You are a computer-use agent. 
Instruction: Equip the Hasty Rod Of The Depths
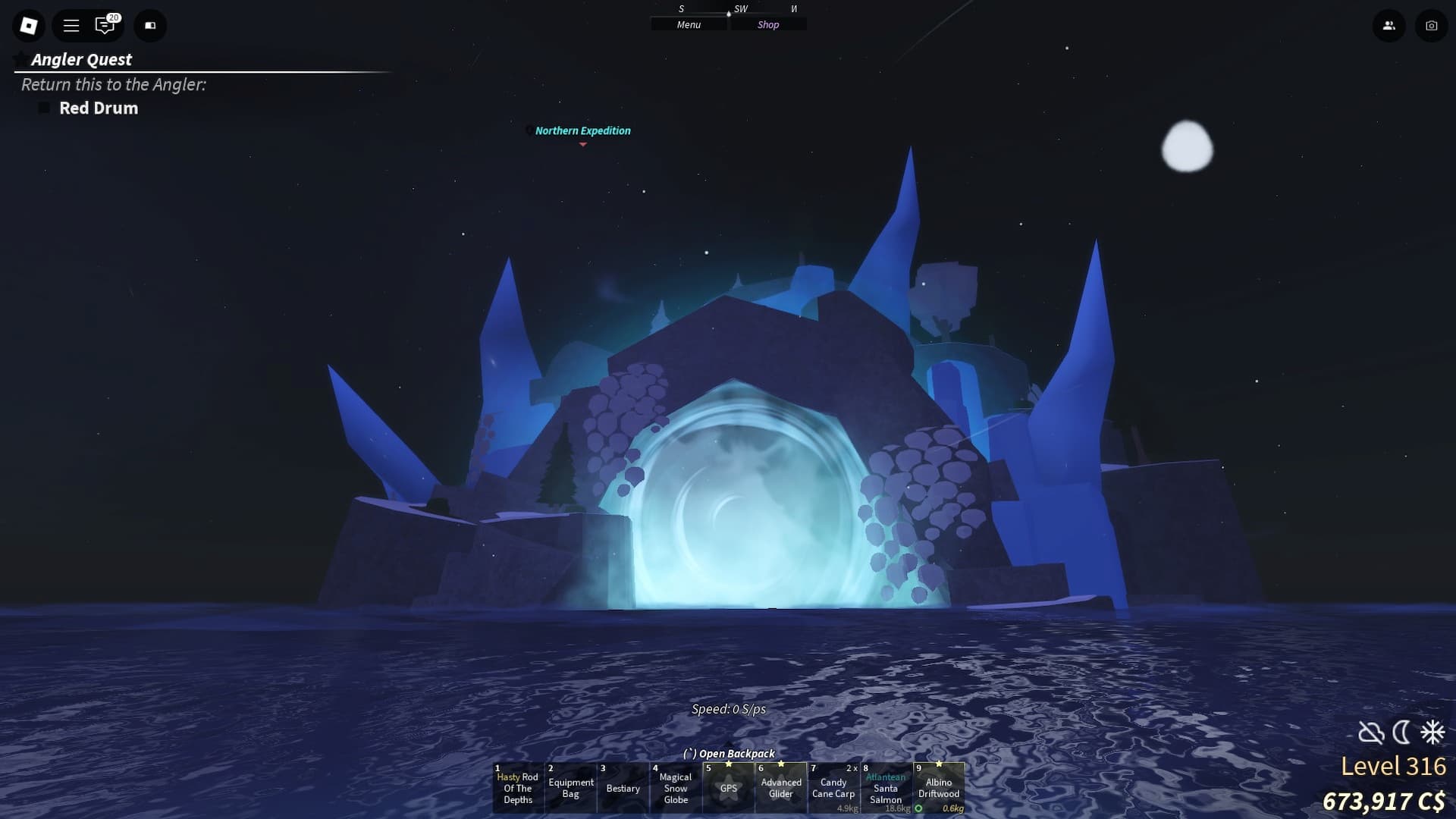point(518,789)
